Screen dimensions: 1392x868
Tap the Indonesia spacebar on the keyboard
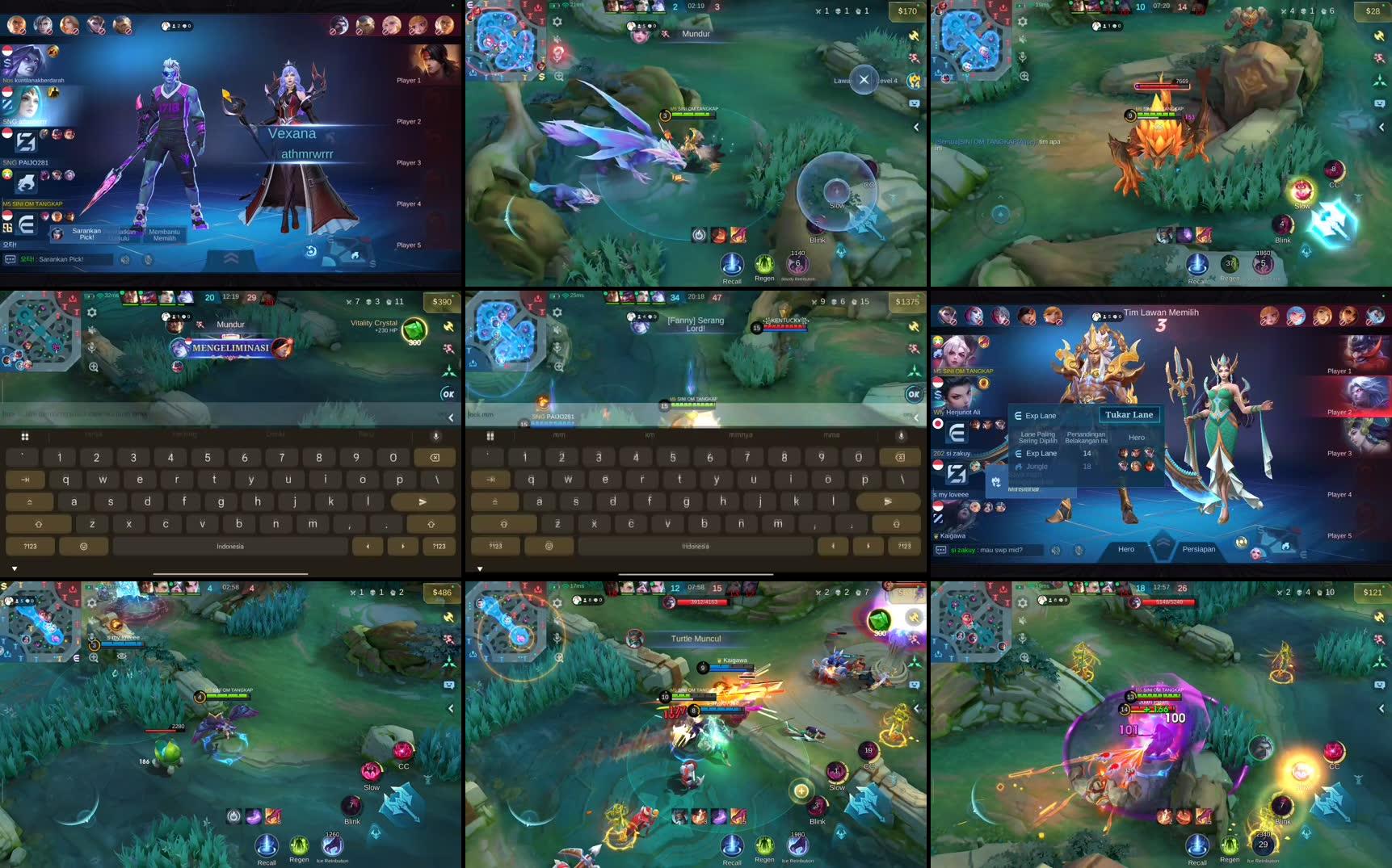(229, 546)
